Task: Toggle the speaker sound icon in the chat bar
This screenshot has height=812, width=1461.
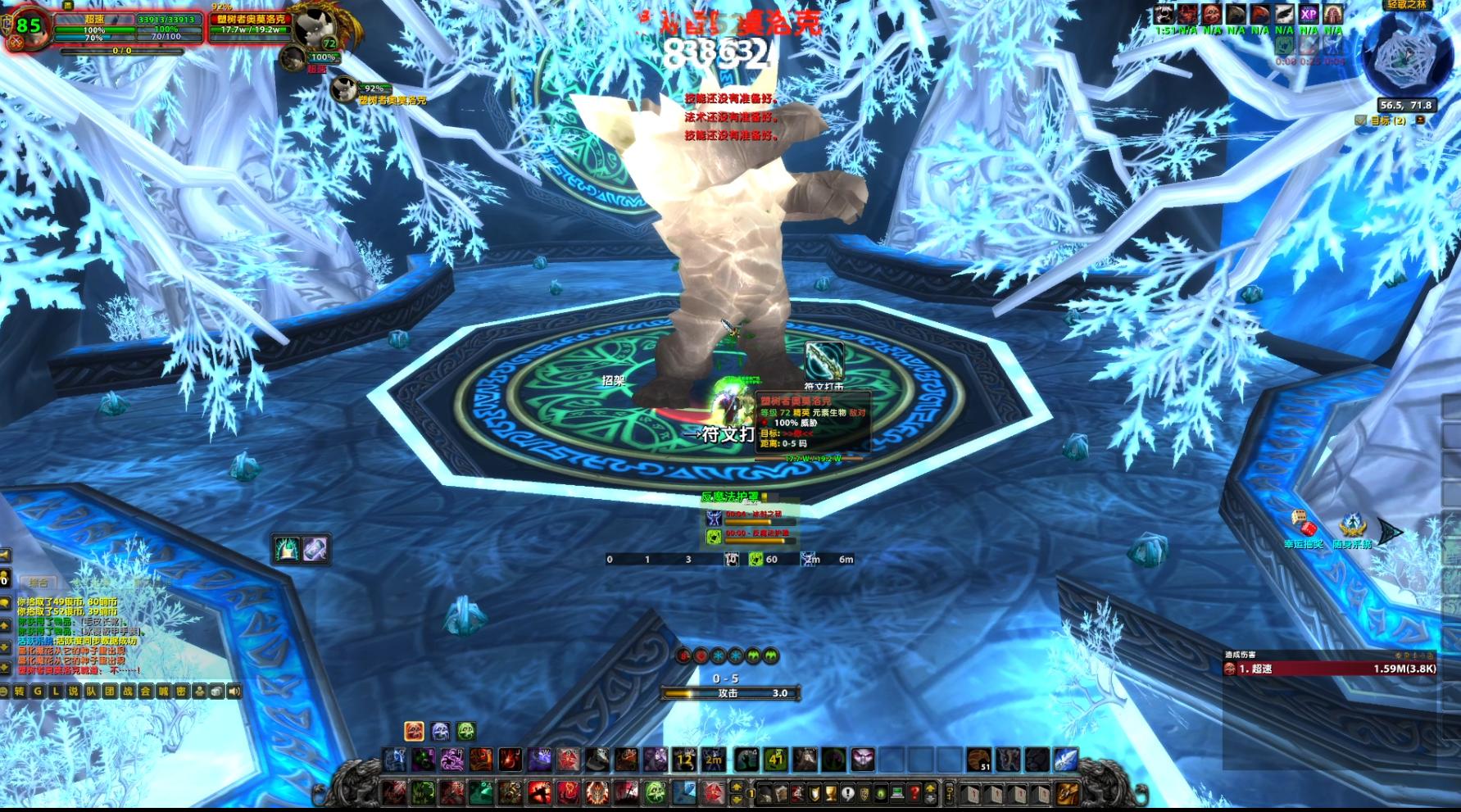Action: [x=234, y=692]
